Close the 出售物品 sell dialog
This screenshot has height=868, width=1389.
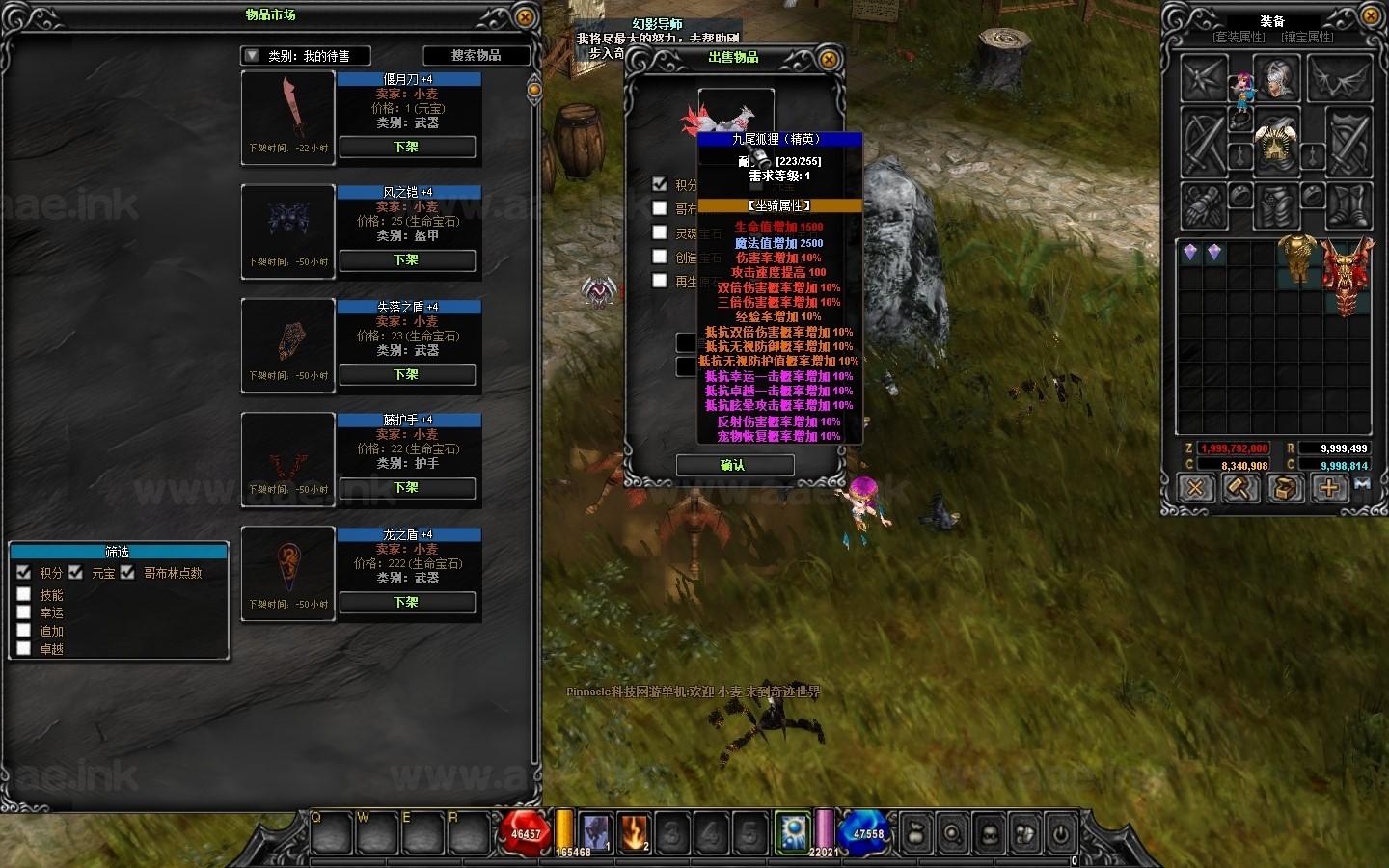(x=828, y=59)
